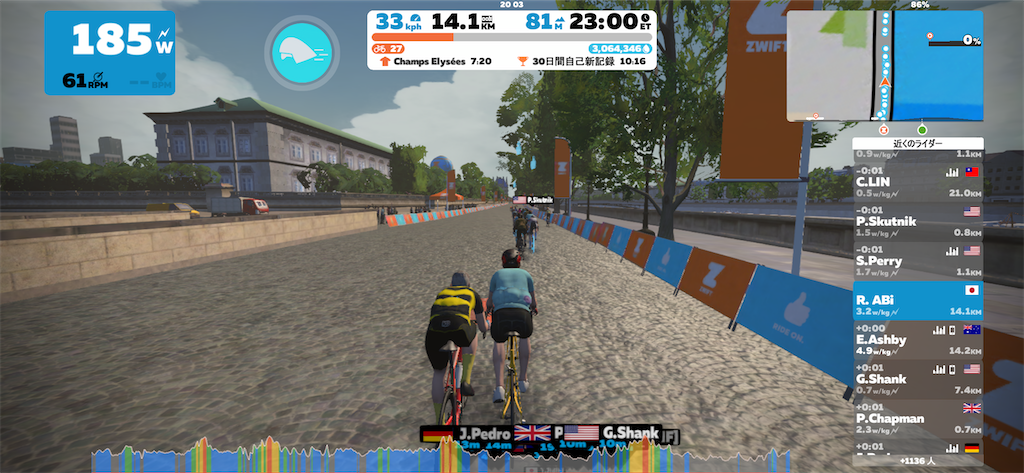1024x473 pixels.
Task: Pick E.Ashby in the nearby riders list
Action: point(917,338)
